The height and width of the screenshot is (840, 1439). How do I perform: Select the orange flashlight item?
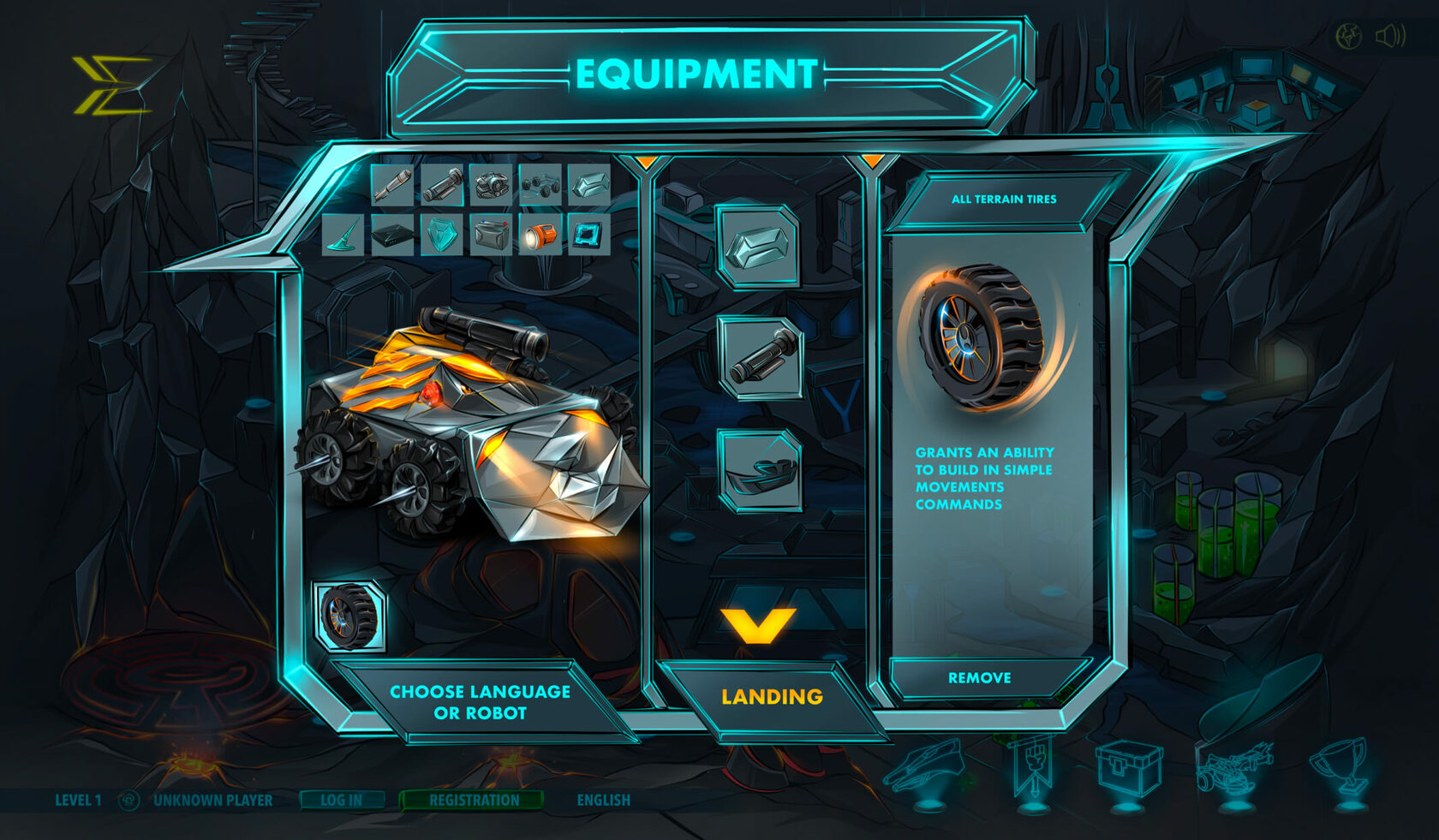pos(540,235)
